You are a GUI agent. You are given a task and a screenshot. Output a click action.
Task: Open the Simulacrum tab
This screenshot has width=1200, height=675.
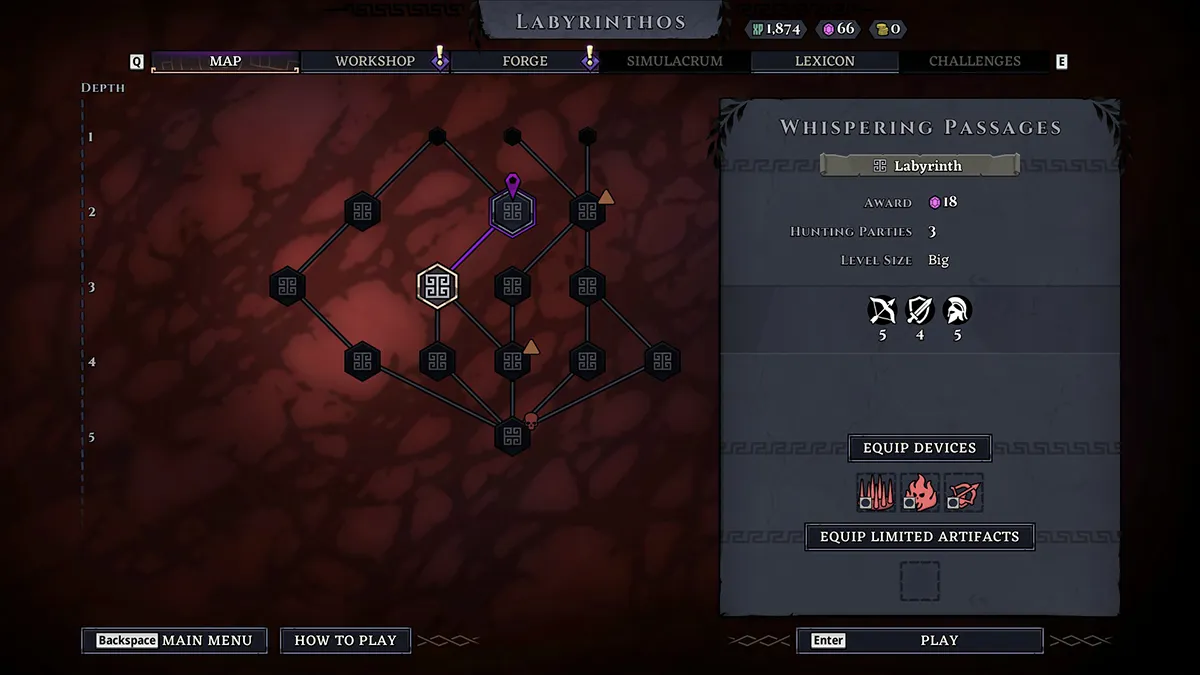click(x=674, y=62)
